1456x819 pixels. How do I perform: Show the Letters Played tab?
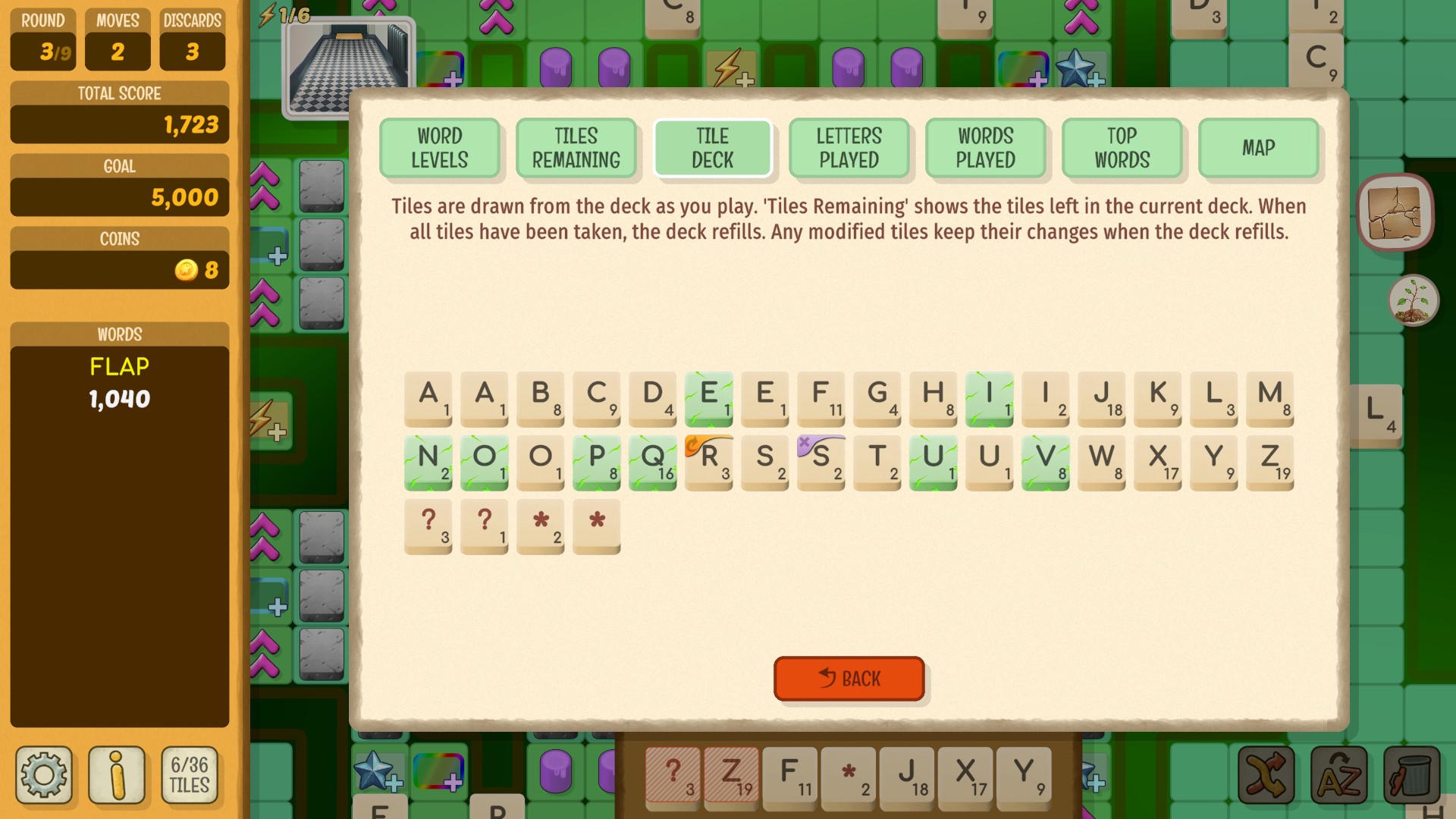coord(849,148)
